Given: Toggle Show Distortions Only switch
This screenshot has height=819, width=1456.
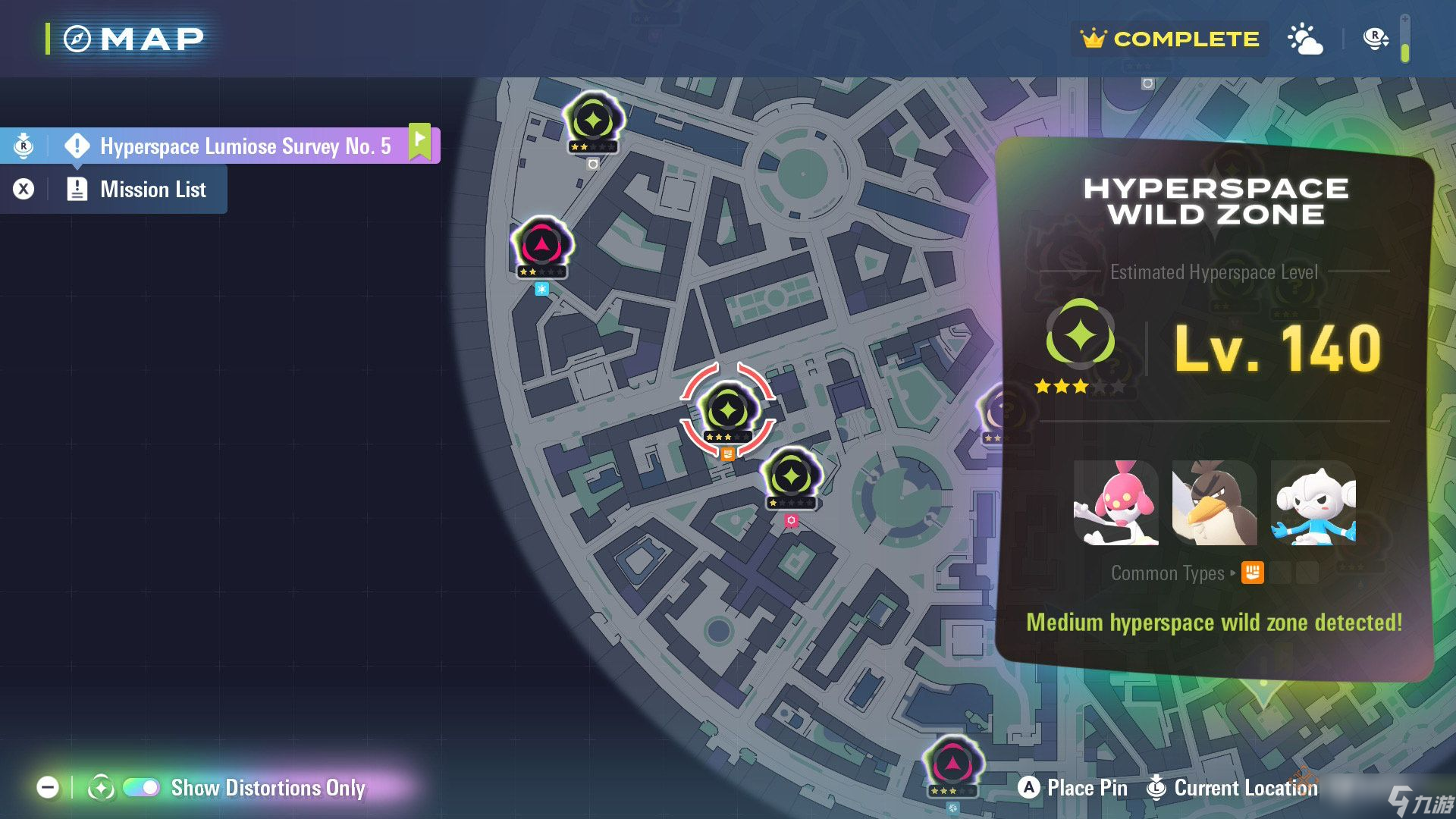Looking at the screenshot, I should [x=141, y=788].
